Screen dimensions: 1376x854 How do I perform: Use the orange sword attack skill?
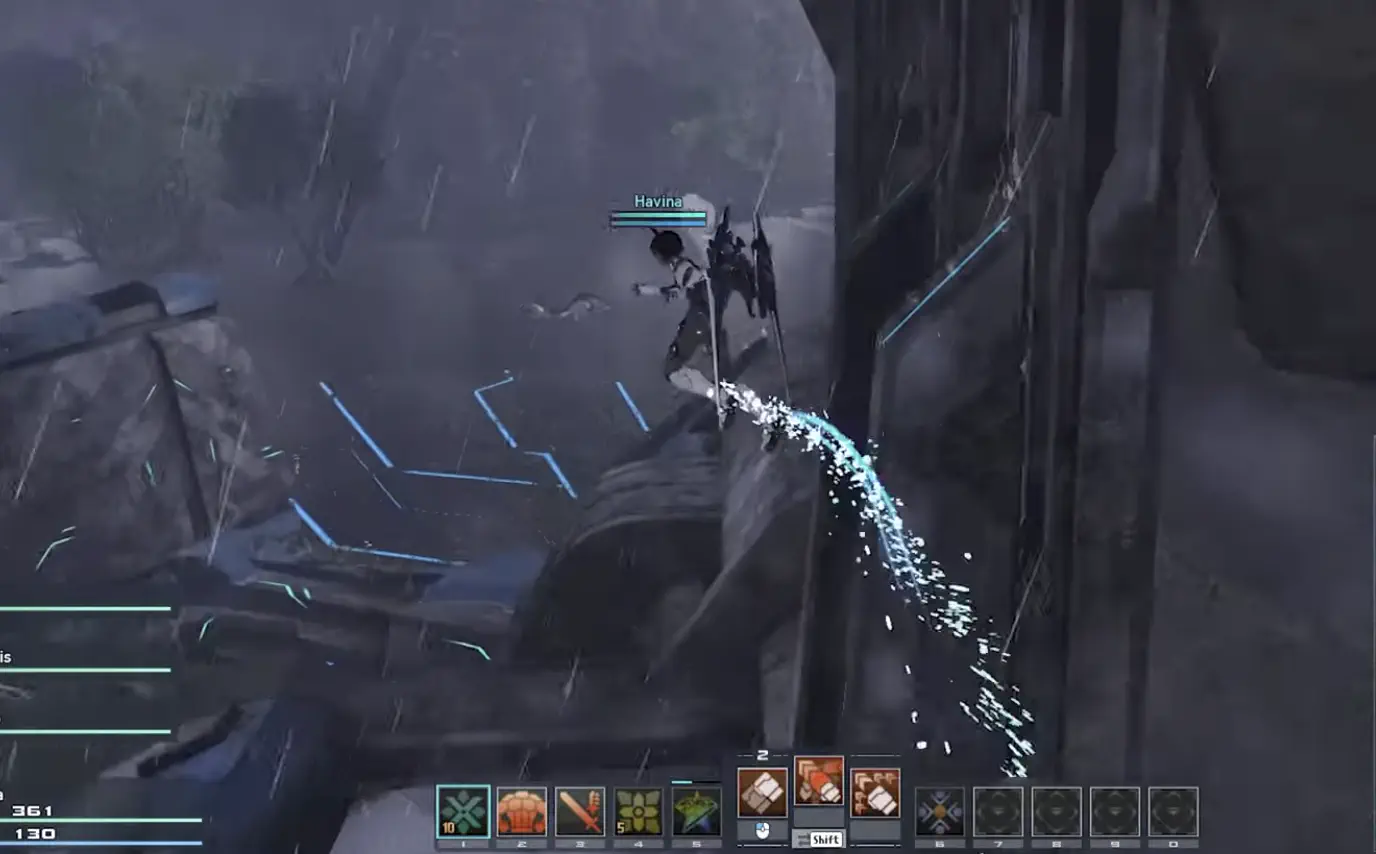580,811
